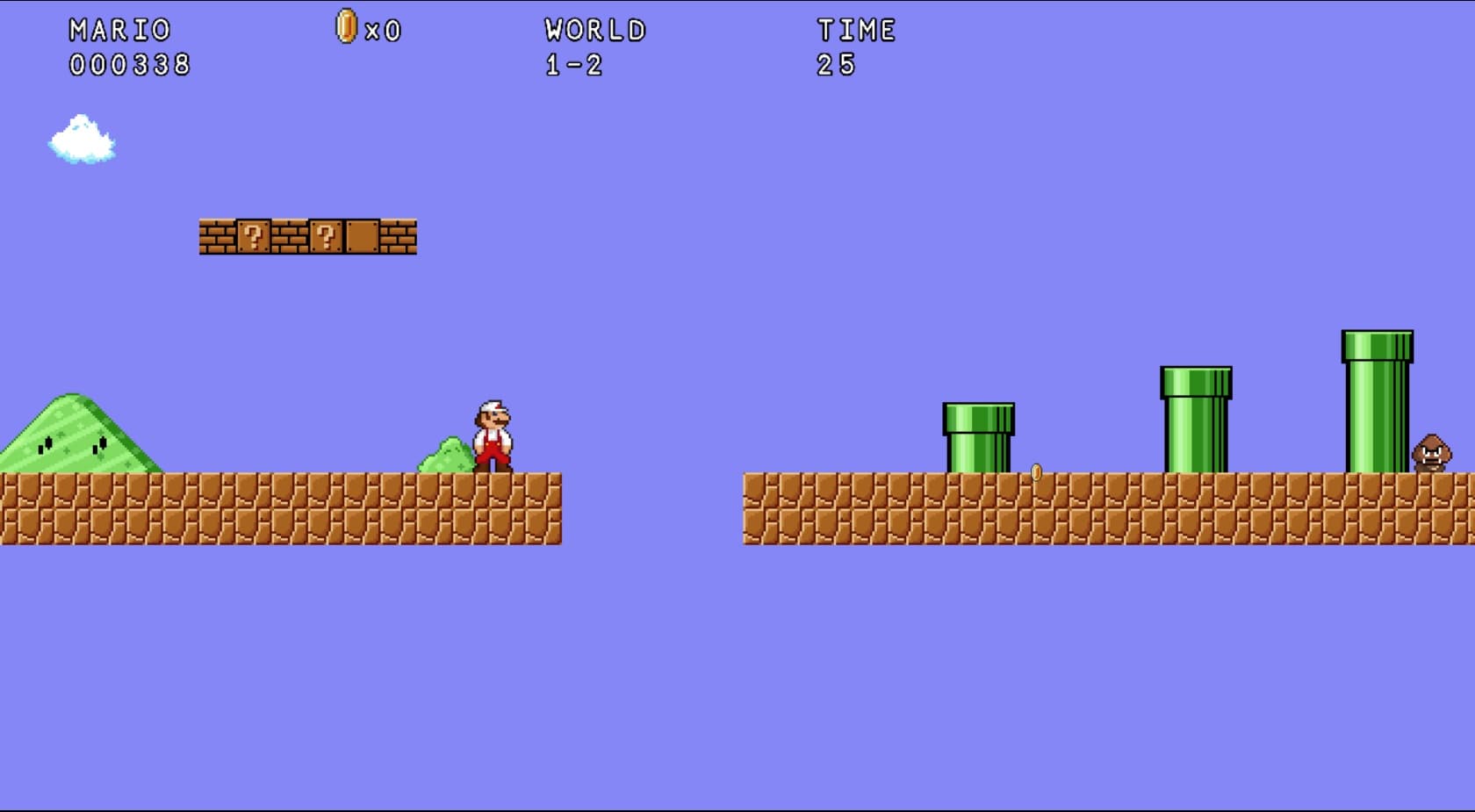Image resolution: width=1475 pixels, height=812 pixels.
Task: Click the score 000338 under MARIO
Action: (130, 63)
